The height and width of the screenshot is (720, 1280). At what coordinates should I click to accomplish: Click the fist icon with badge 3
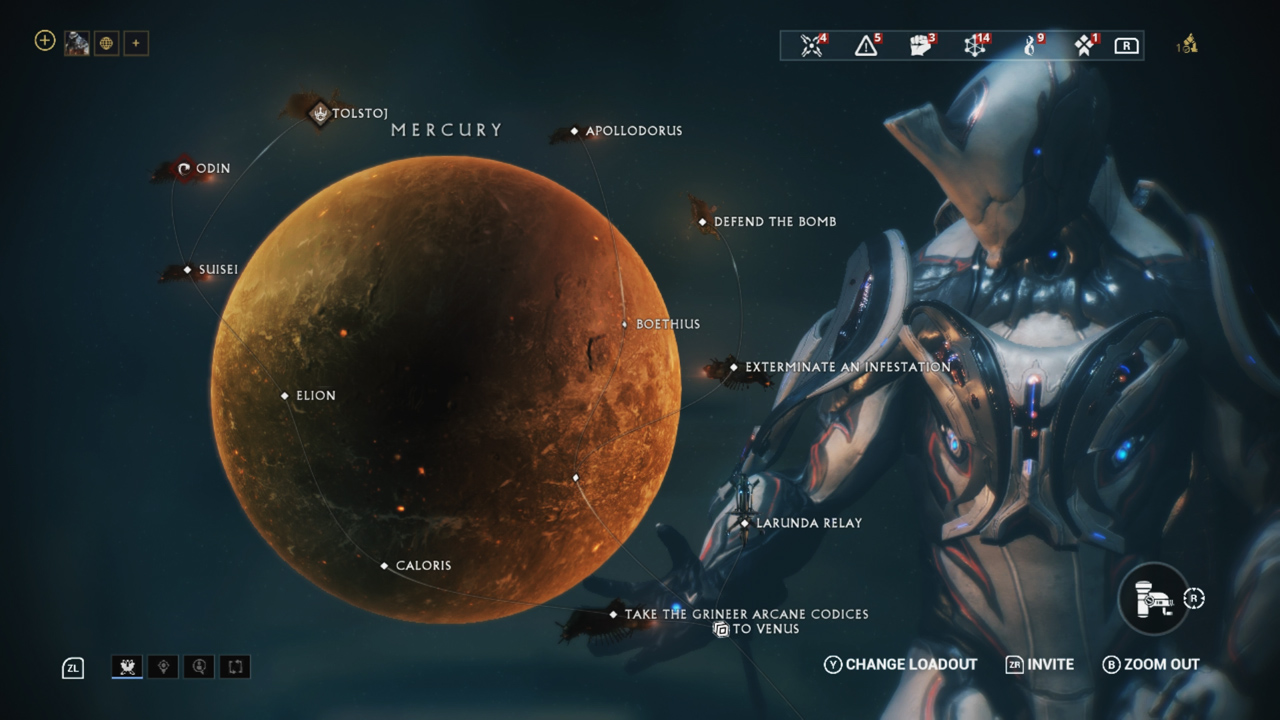point(921,45)
